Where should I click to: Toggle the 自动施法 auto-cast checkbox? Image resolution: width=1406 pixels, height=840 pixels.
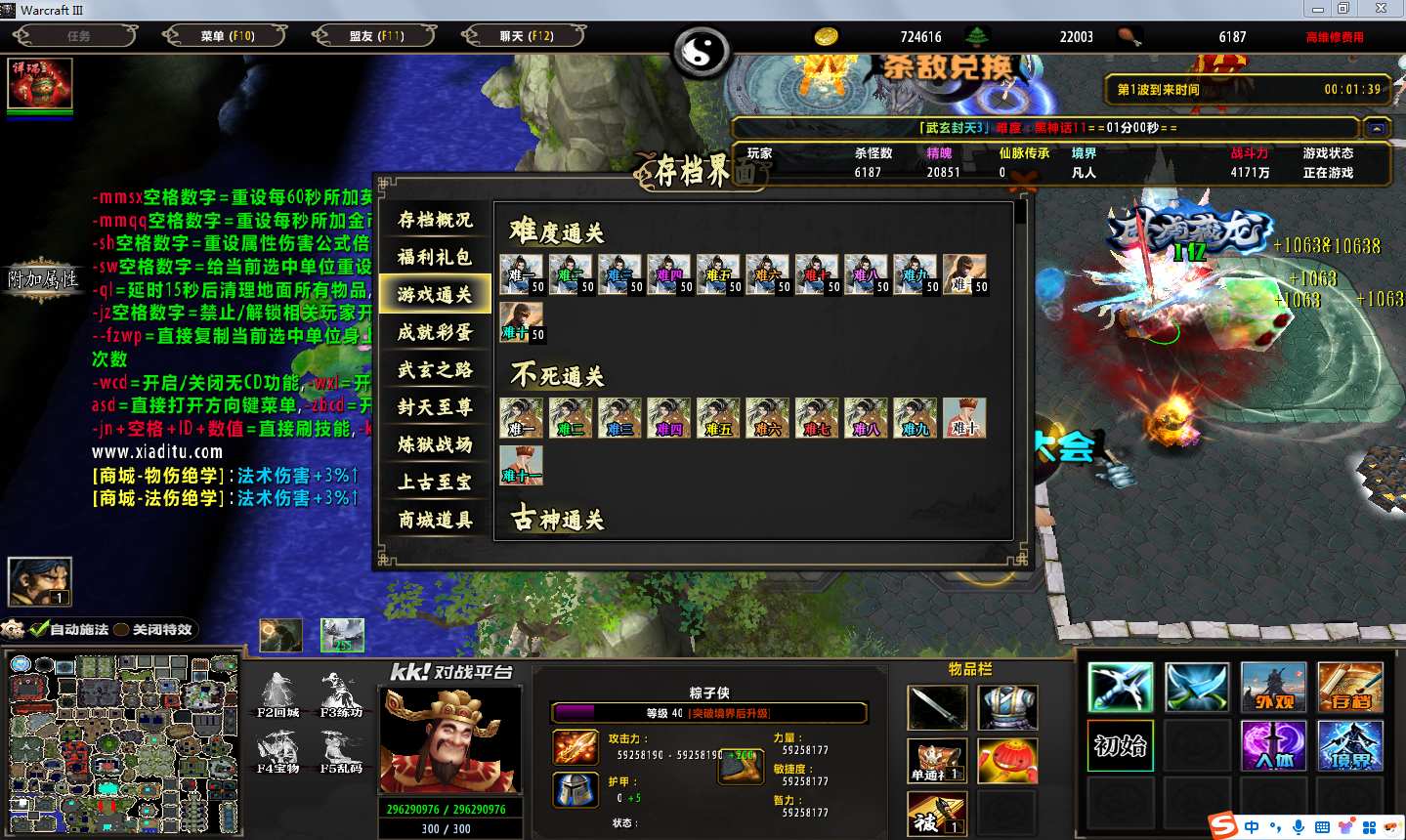(x=39, y=629)
